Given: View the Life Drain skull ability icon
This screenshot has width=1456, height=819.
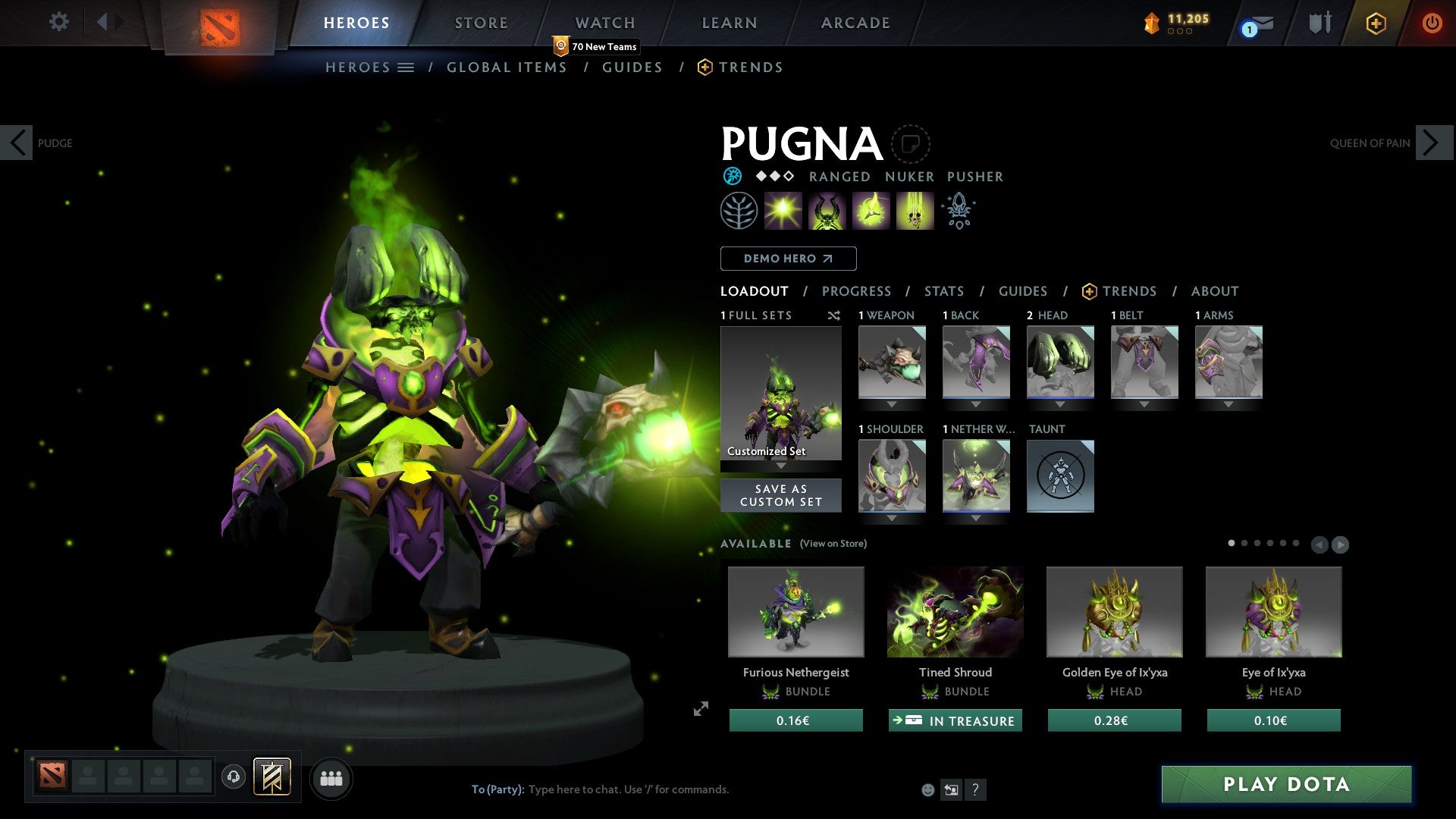Looking at the screenshot, I should [x=915, y=210].
